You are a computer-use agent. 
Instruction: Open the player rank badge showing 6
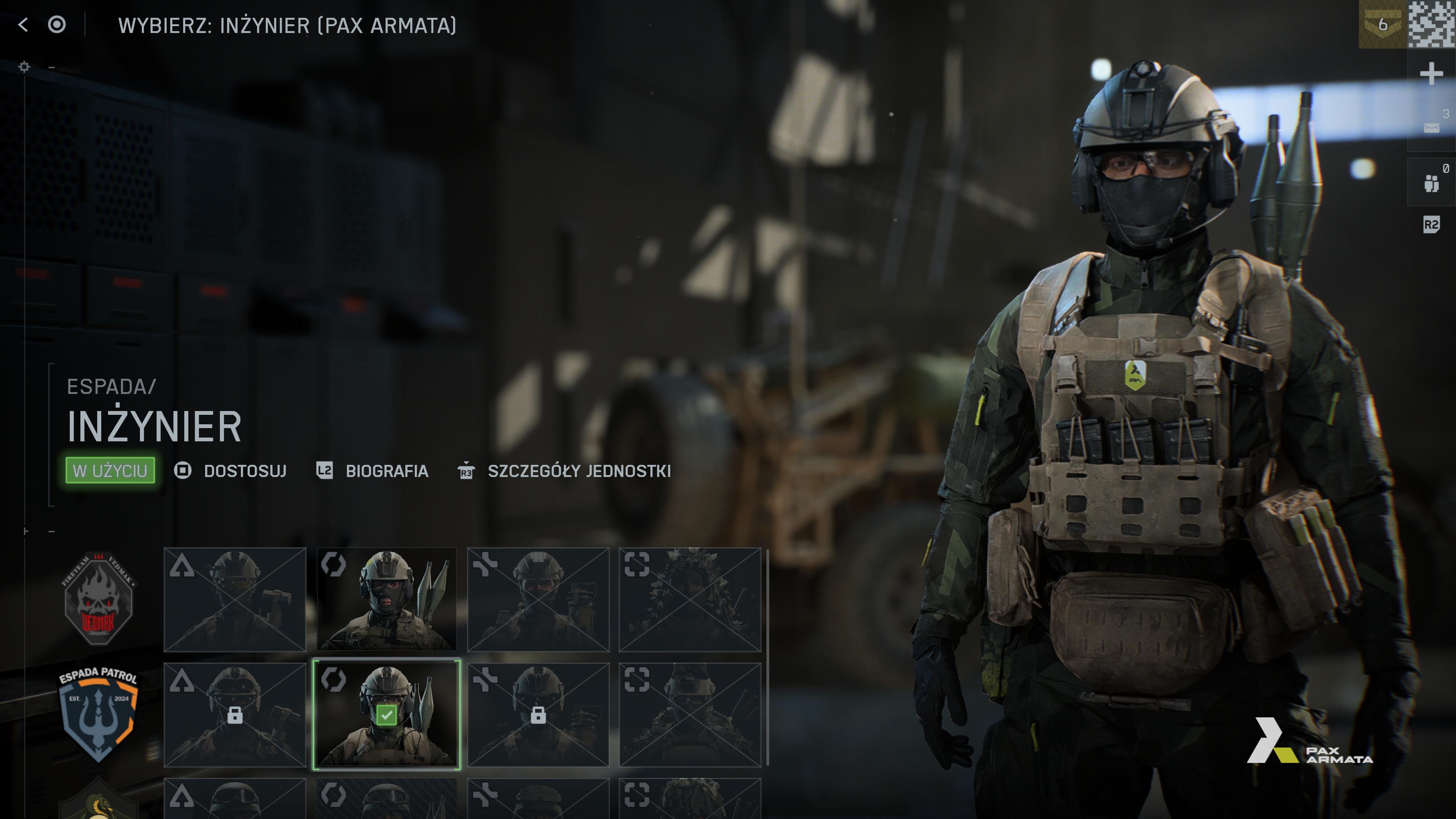click(x=1382, y=25)
